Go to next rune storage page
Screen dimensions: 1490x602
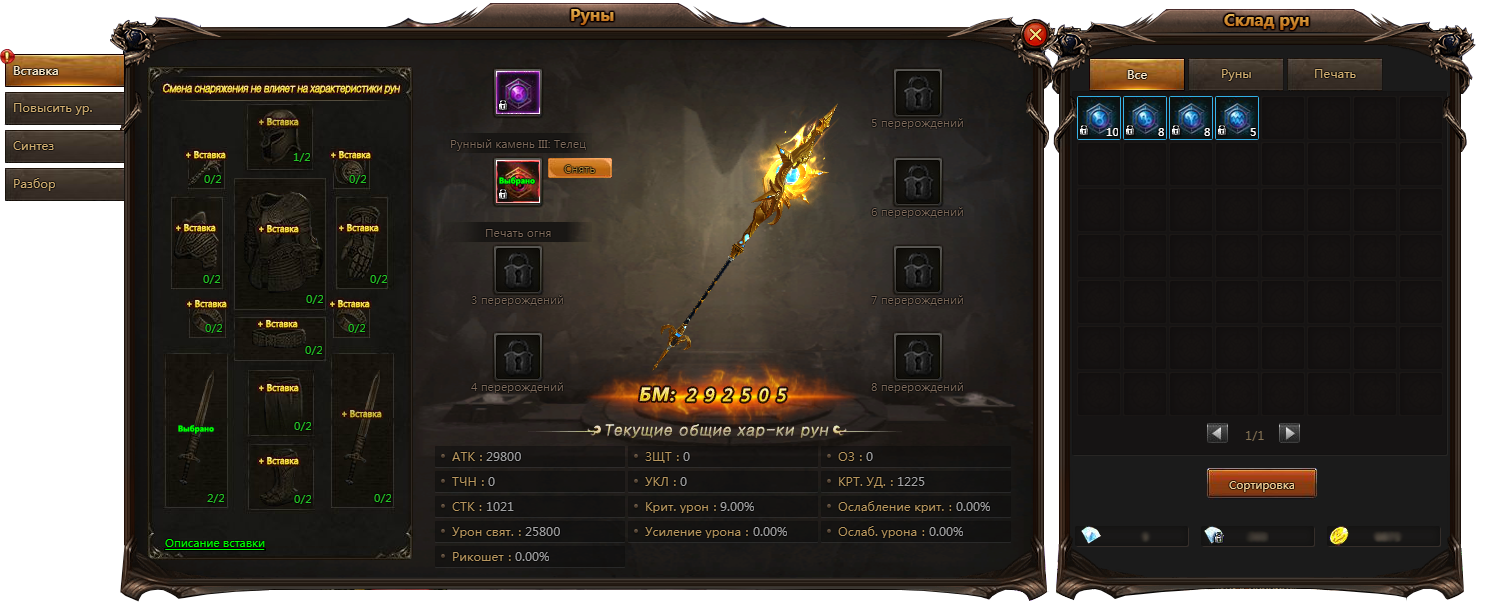[x=1290, y=433]
